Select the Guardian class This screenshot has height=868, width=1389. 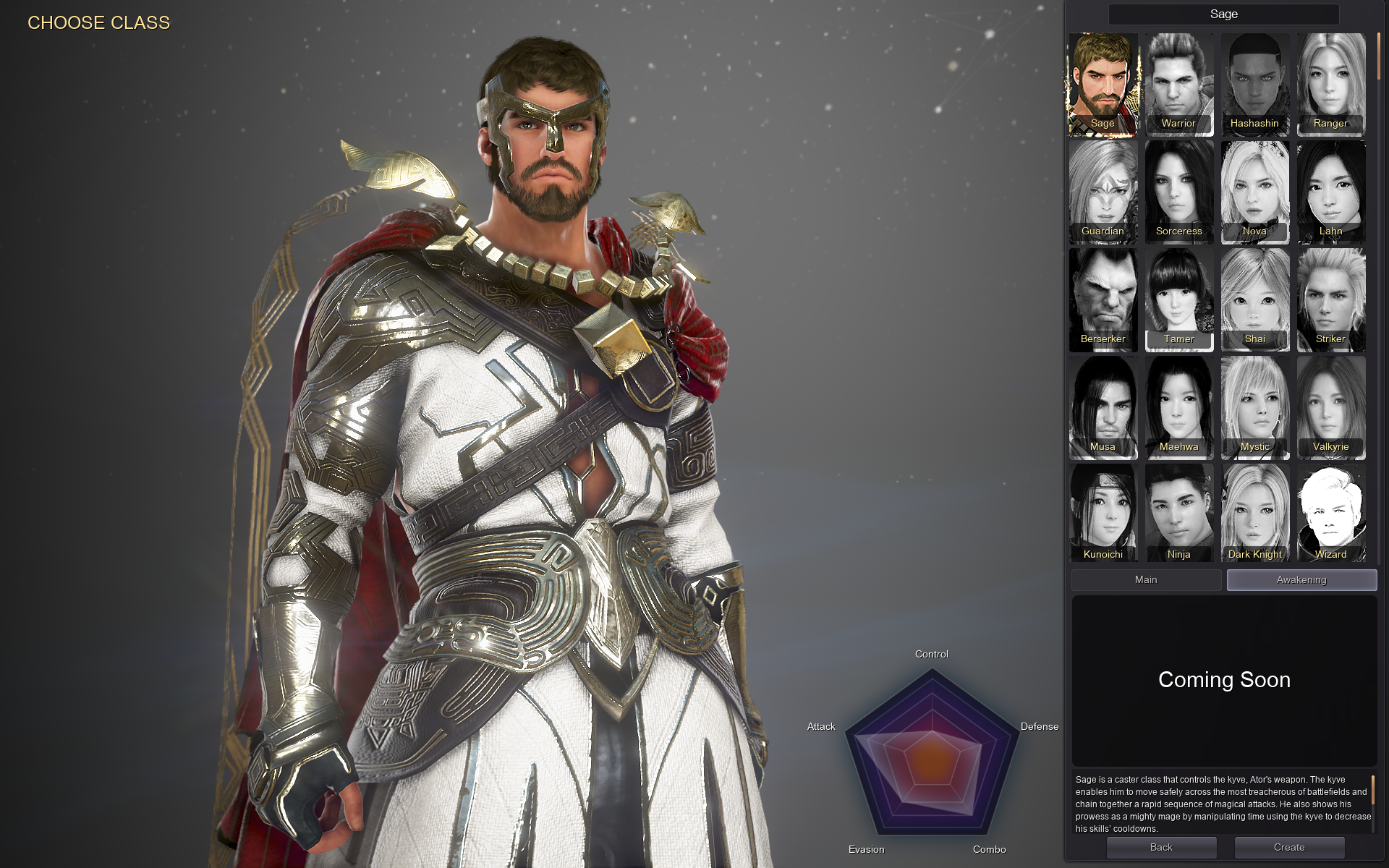[x=1103, y=192]
